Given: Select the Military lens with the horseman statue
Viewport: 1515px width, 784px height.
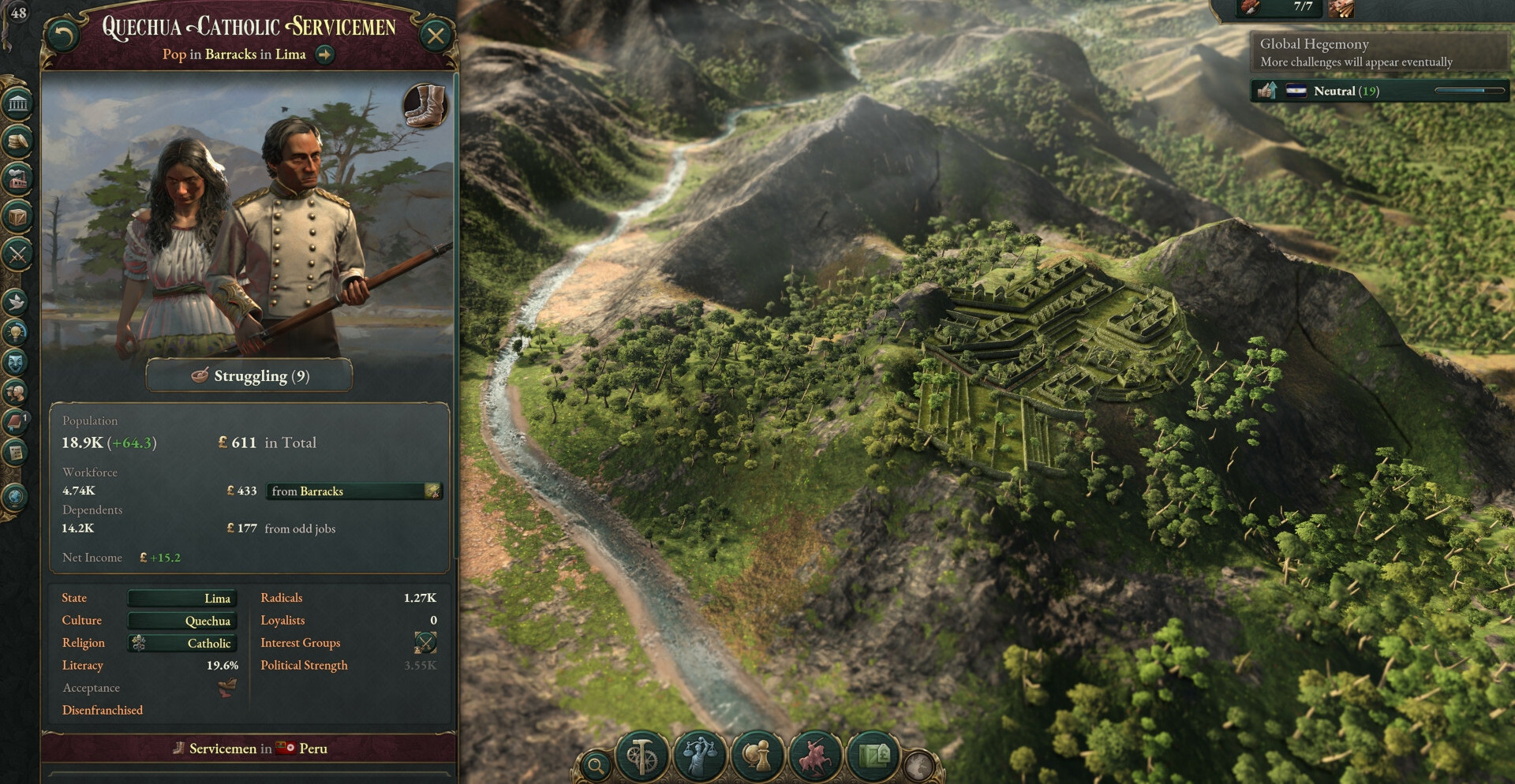Looking at the screenshot, I should [816, 757].
